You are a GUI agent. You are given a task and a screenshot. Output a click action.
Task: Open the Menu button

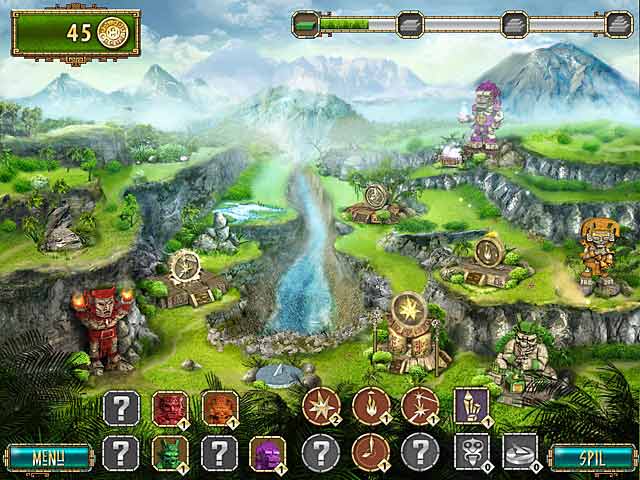[x=45, y=458]
